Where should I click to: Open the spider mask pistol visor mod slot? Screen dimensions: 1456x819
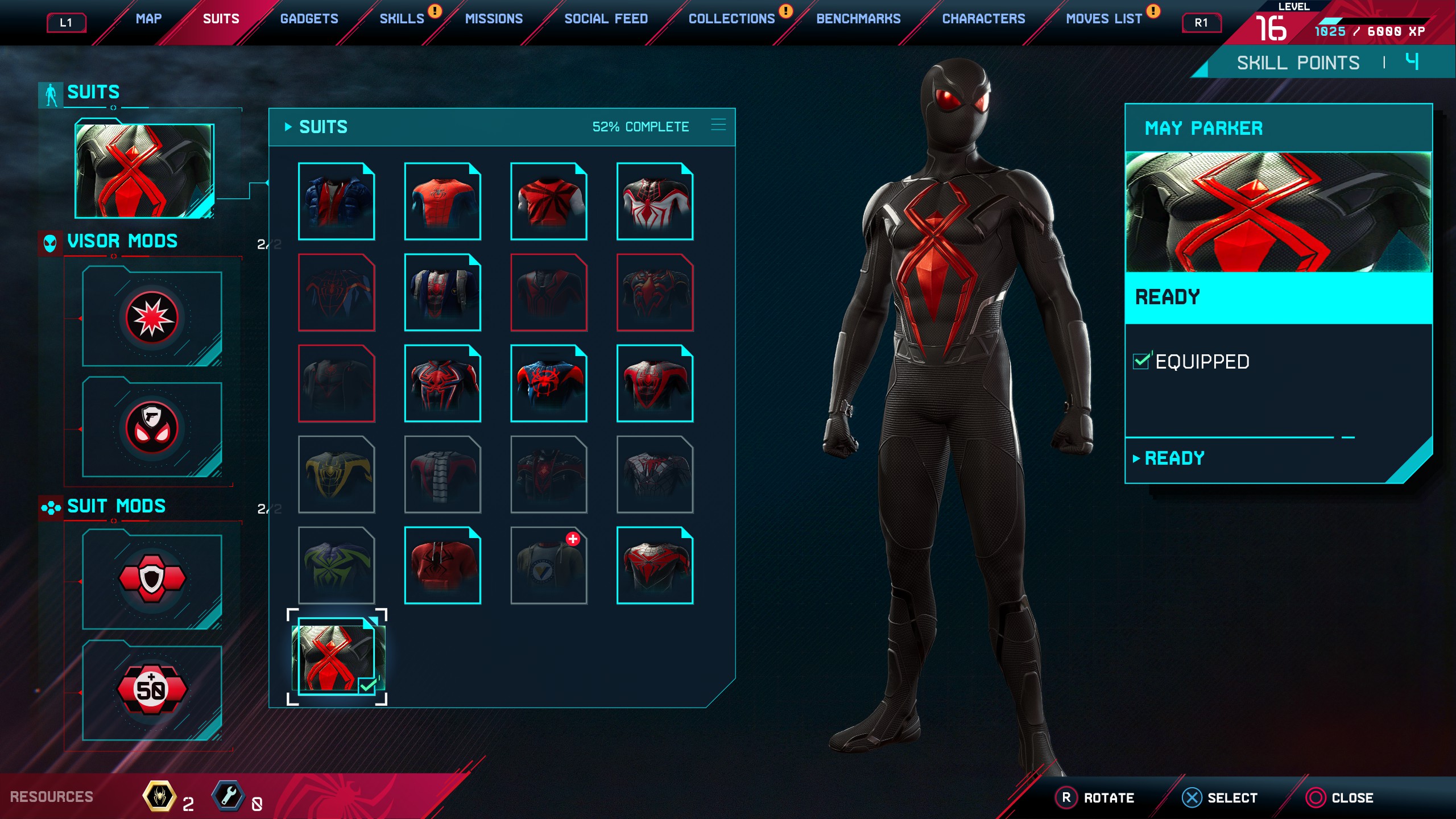152,428
